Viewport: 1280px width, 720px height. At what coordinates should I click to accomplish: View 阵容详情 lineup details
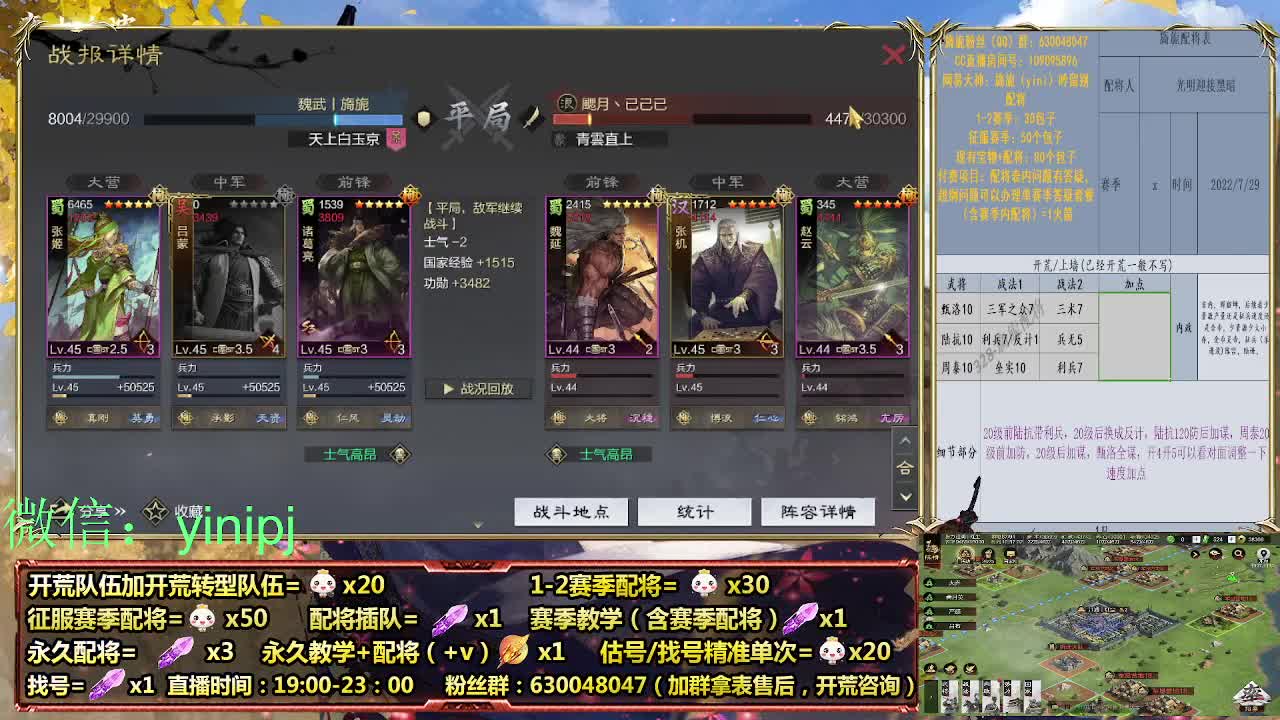point(817,511)
